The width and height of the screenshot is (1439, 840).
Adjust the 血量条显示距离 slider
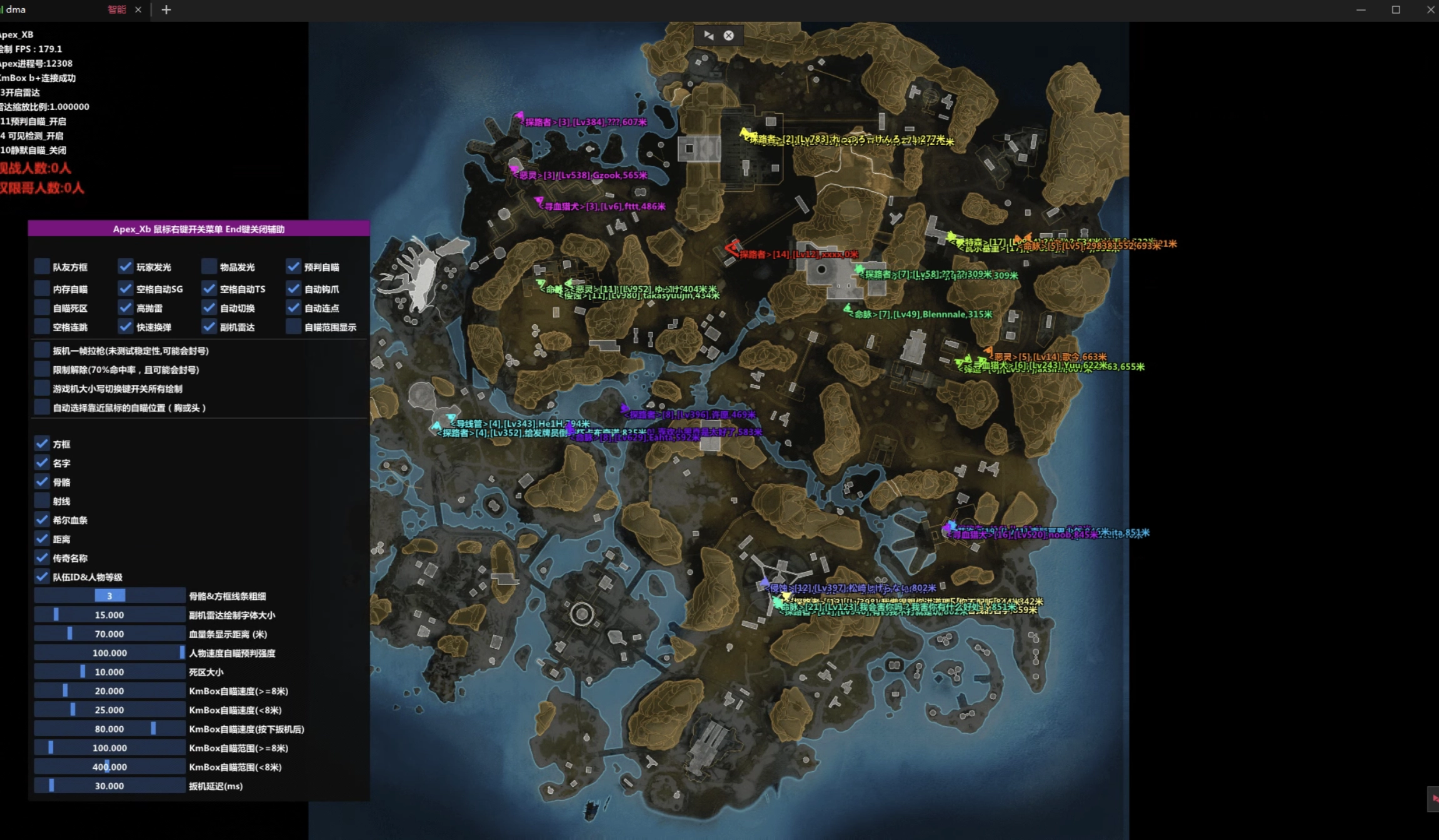[x=109, y=634]
